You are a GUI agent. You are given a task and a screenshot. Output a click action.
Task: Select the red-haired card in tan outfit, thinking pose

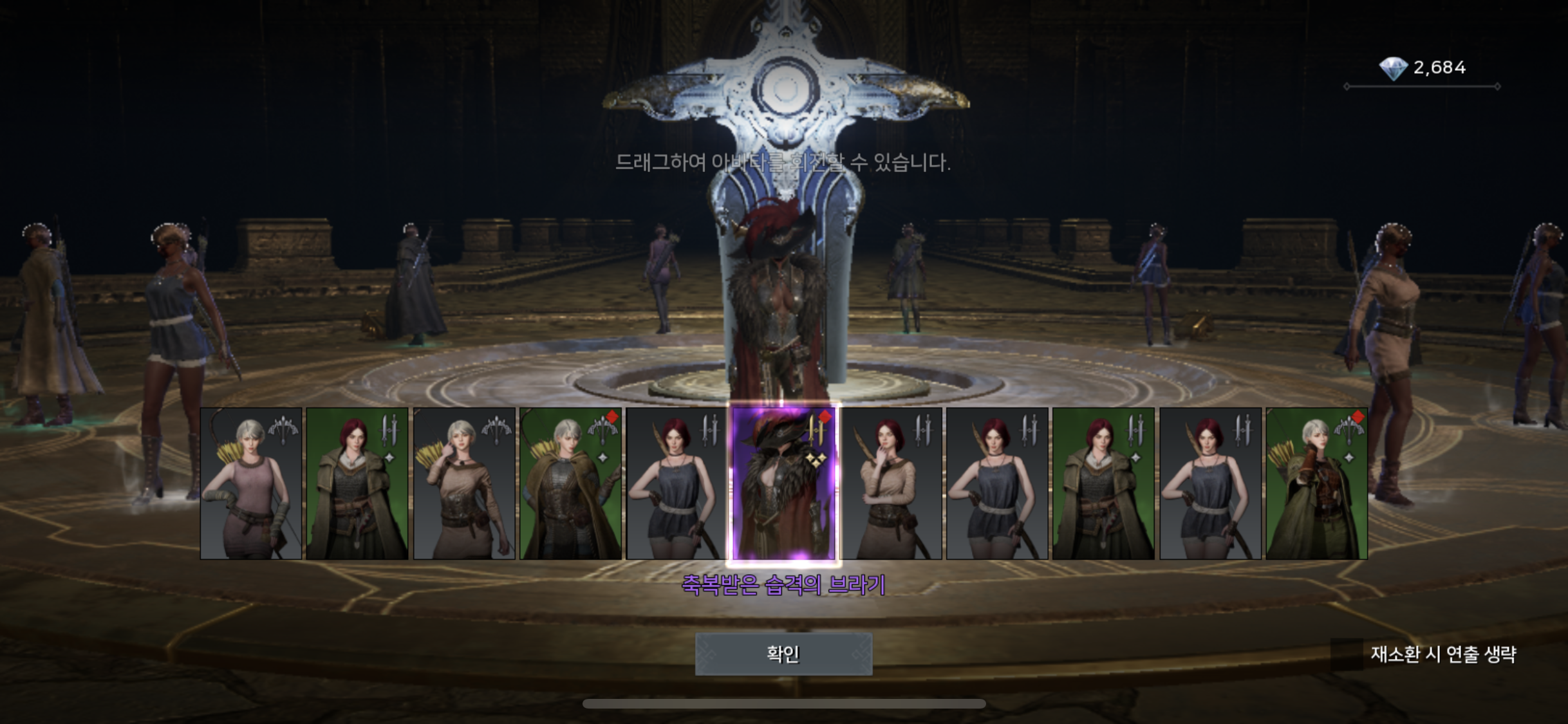tap(891, 483)
